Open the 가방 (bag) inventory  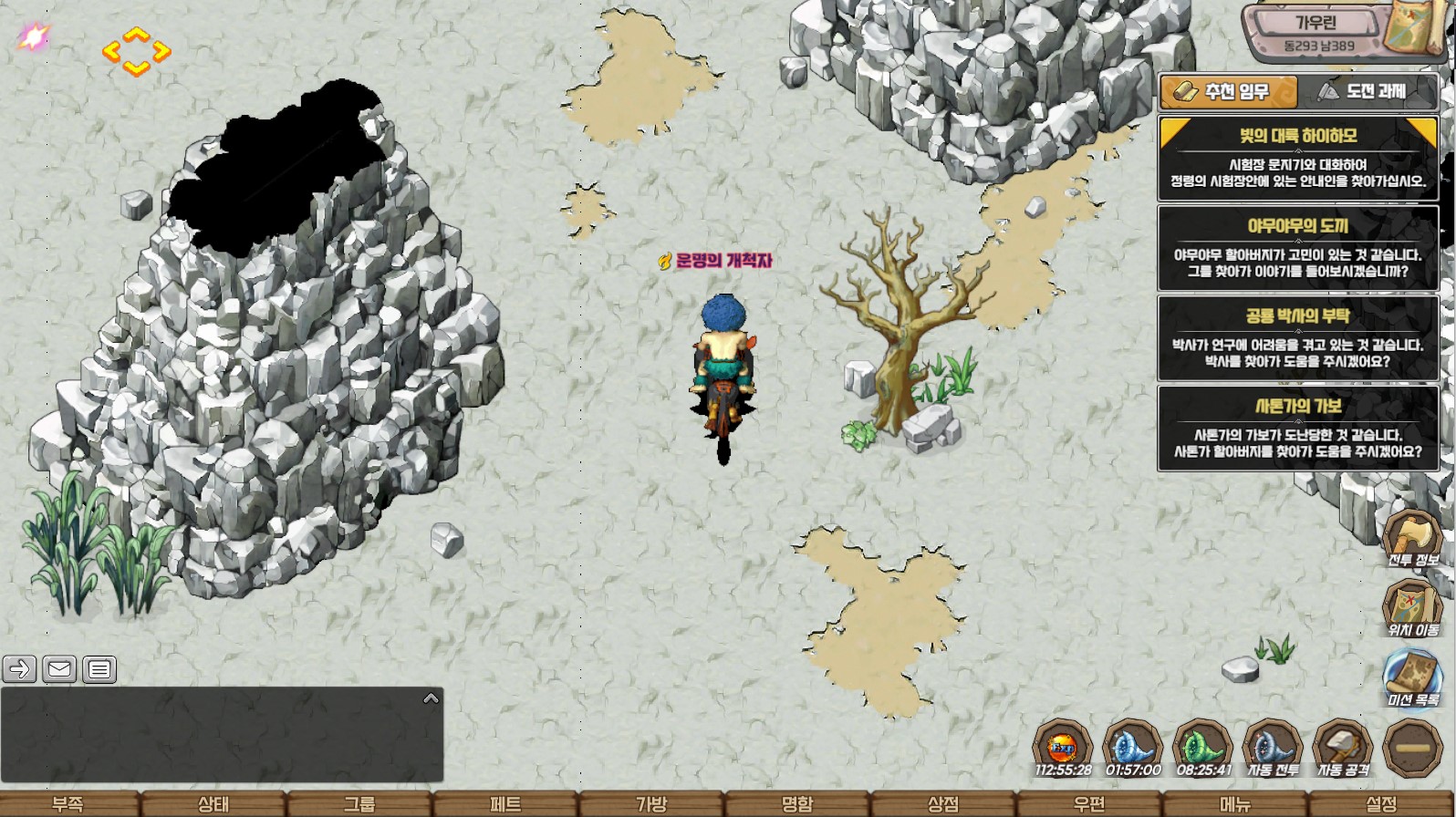point(651,803)
